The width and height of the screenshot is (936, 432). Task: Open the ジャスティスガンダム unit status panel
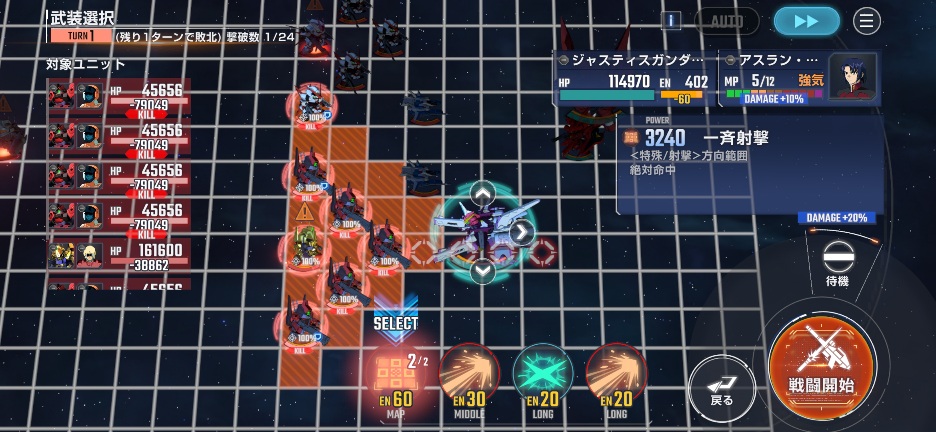(x=634, y=78)
